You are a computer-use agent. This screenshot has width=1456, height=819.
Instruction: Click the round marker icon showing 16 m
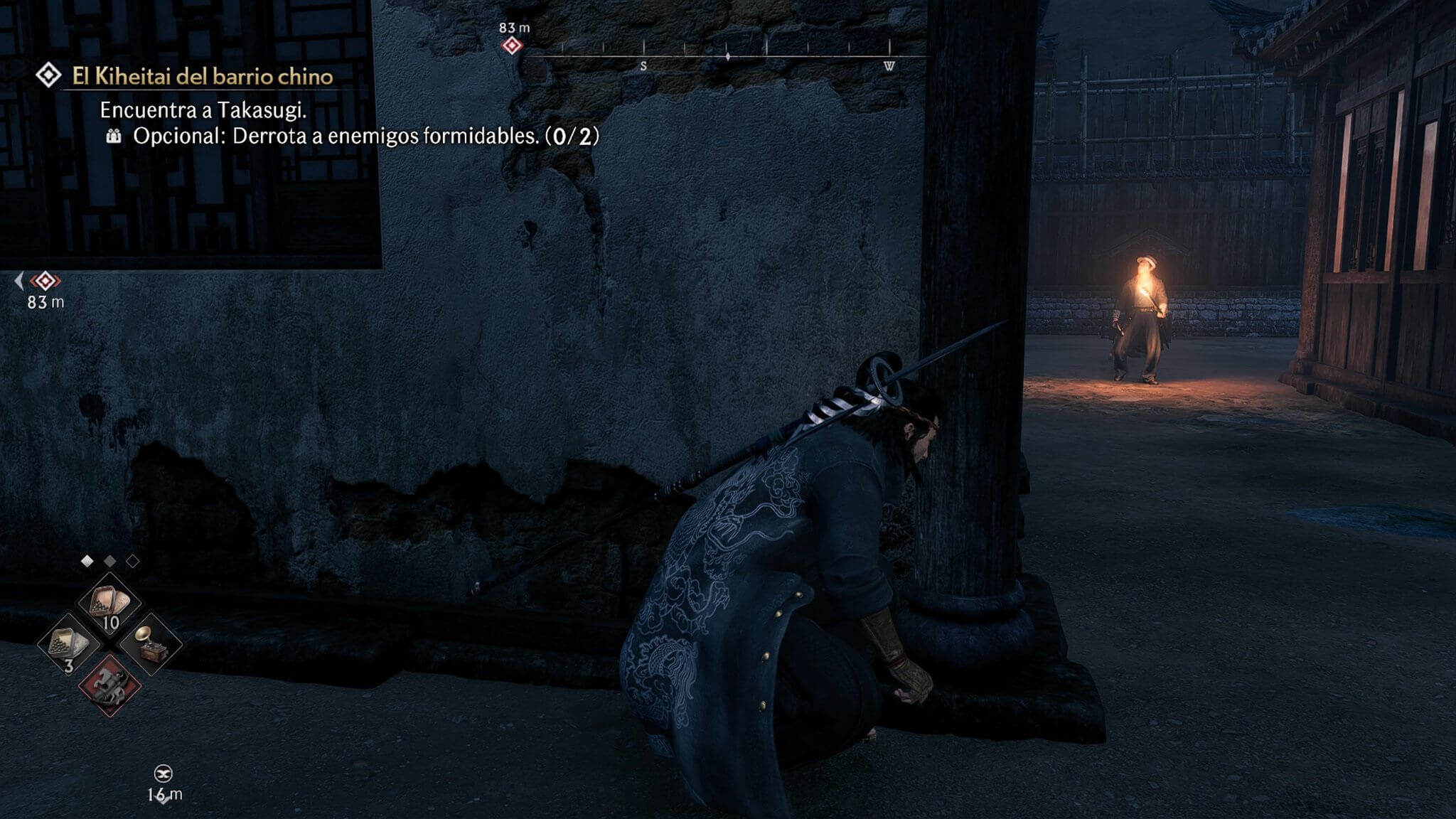[164, 773]
